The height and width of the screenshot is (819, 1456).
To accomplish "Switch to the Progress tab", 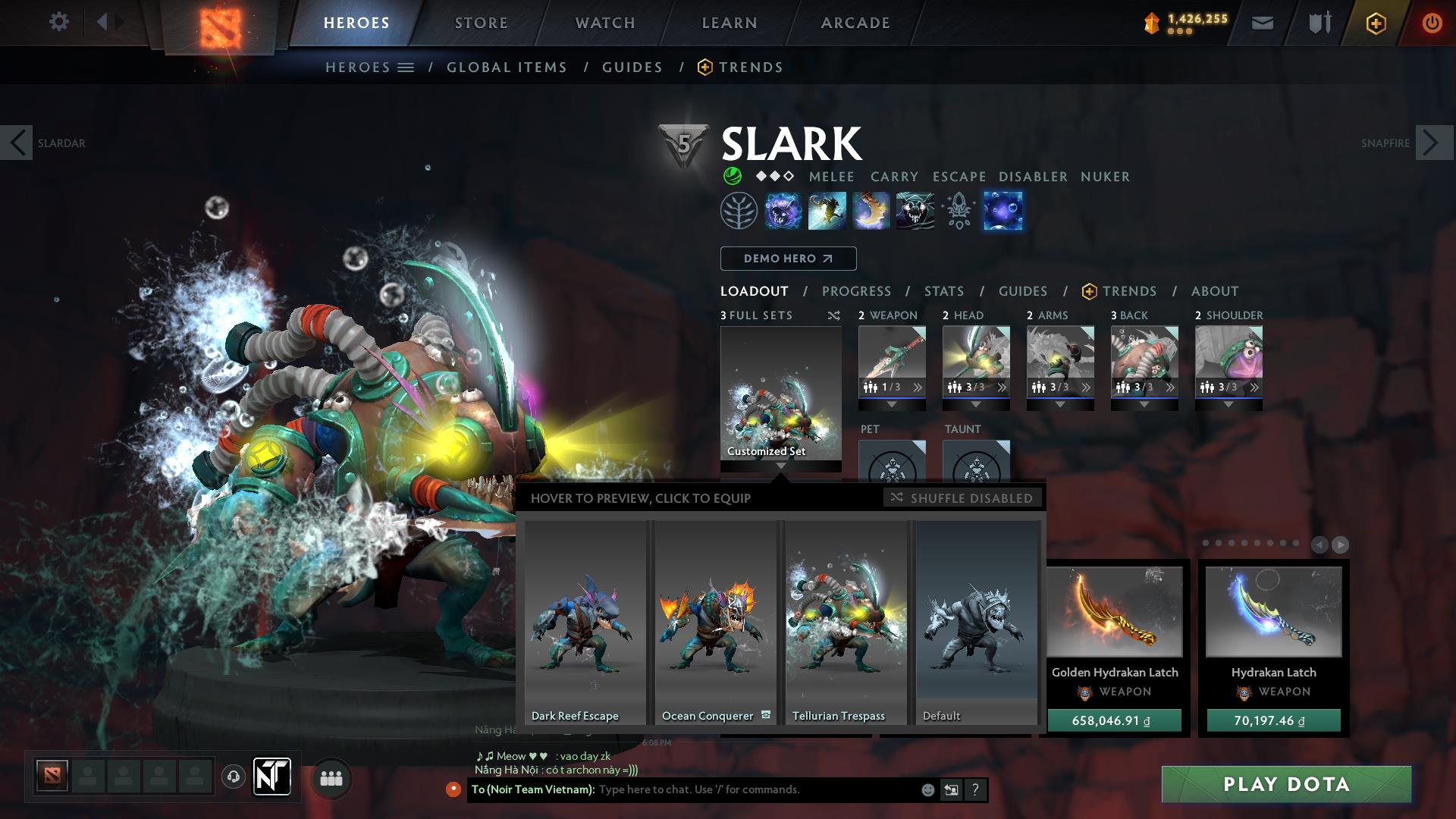I will pos(857,291).
